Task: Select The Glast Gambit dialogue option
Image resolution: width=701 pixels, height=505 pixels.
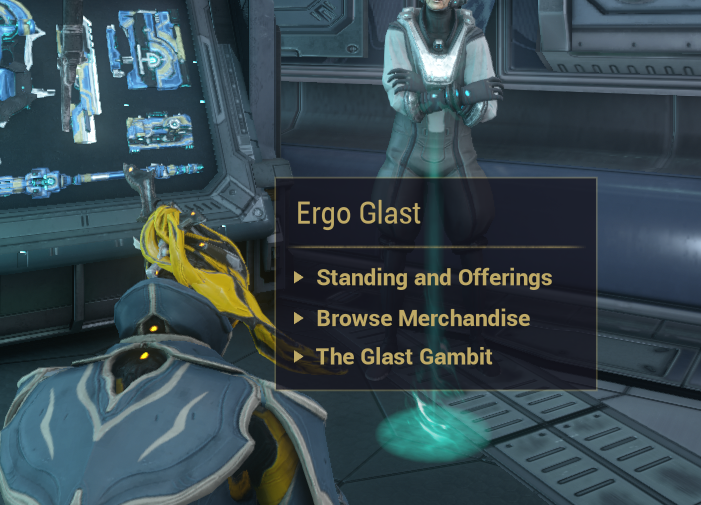Action: (x=404, y=356)
